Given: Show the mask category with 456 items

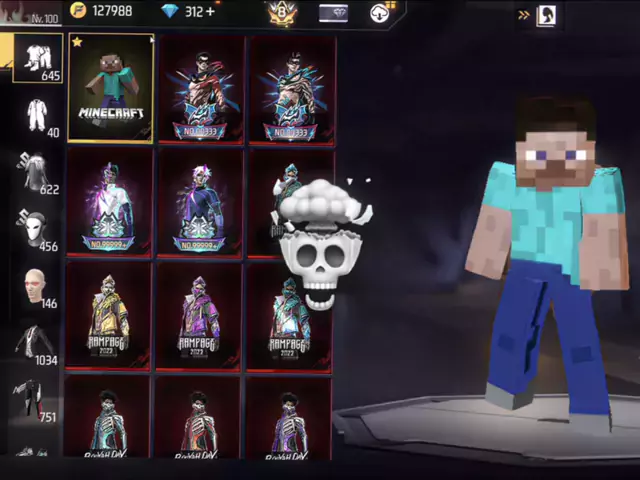Looking at the screenshot, I should [36, 230].
